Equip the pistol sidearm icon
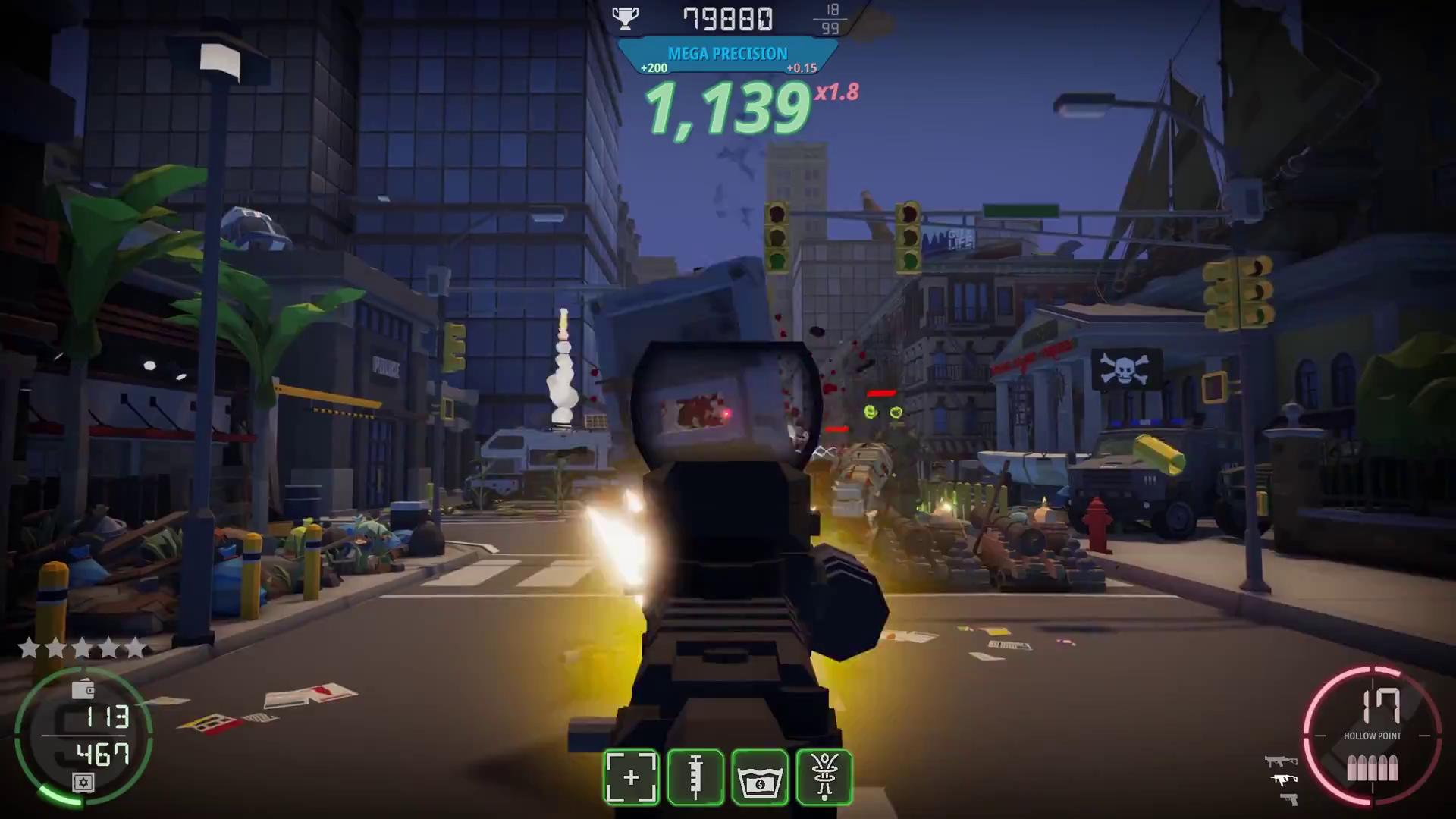Screen dimensions: 1456x819 (x=1288, y=799)
